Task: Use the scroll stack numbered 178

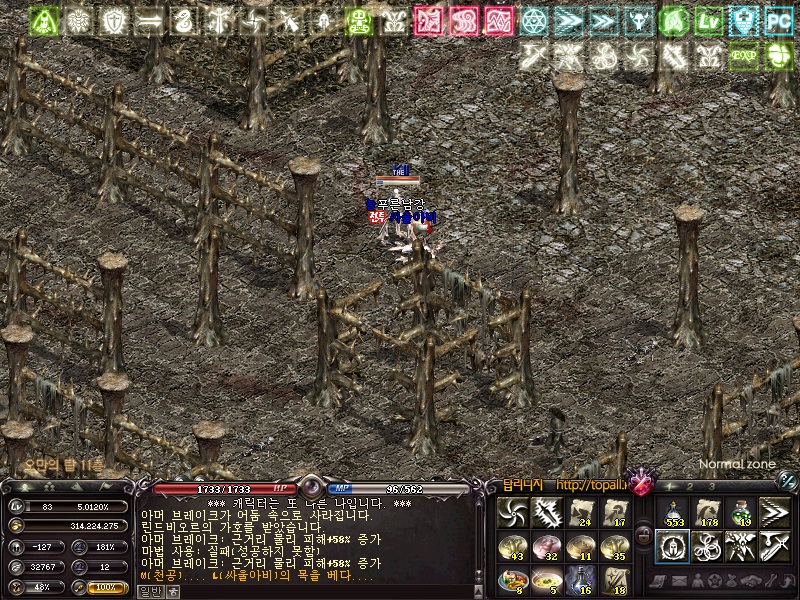Action: pos(707,512)
